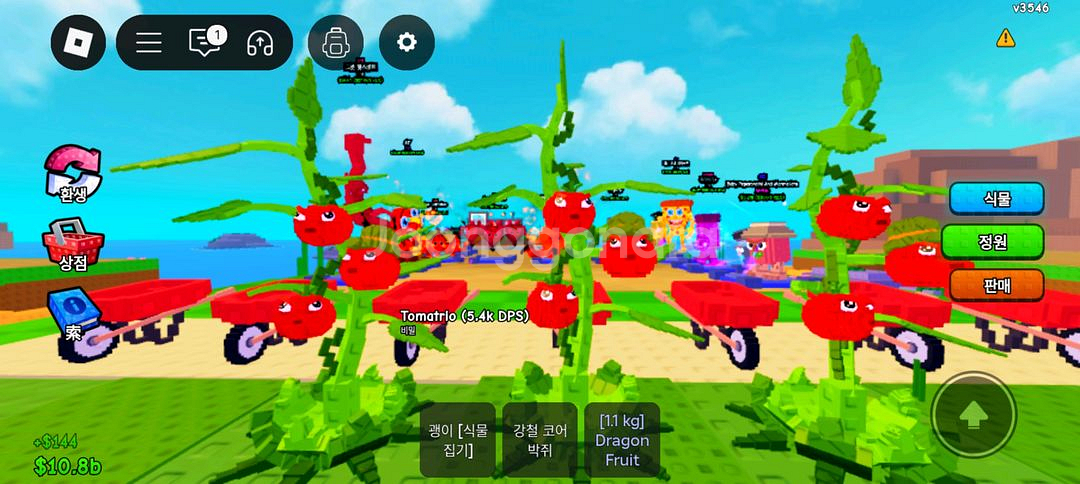The width and height of the screenshot is (1080, 484).
Task: Open the gear settings button
Action: [x=406, y=42]
